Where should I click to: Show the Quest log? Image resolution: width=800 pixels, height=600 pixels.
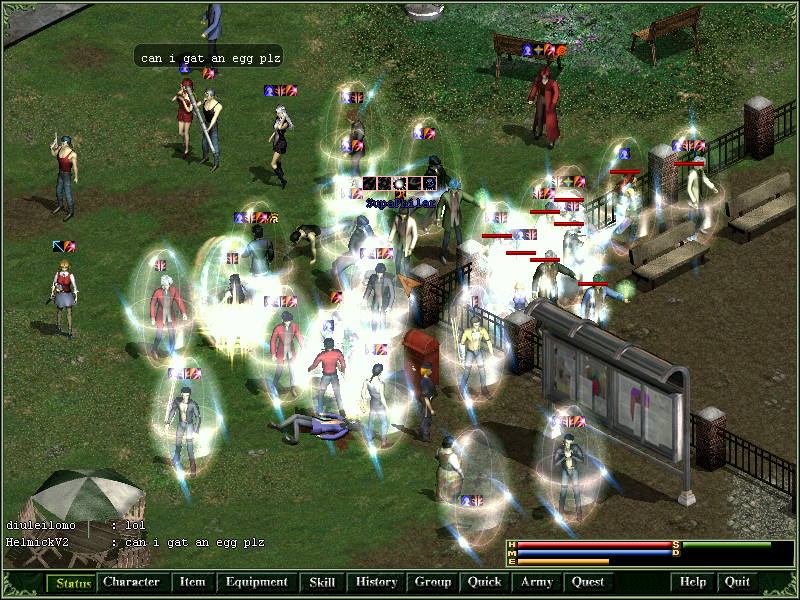point(588,582)
